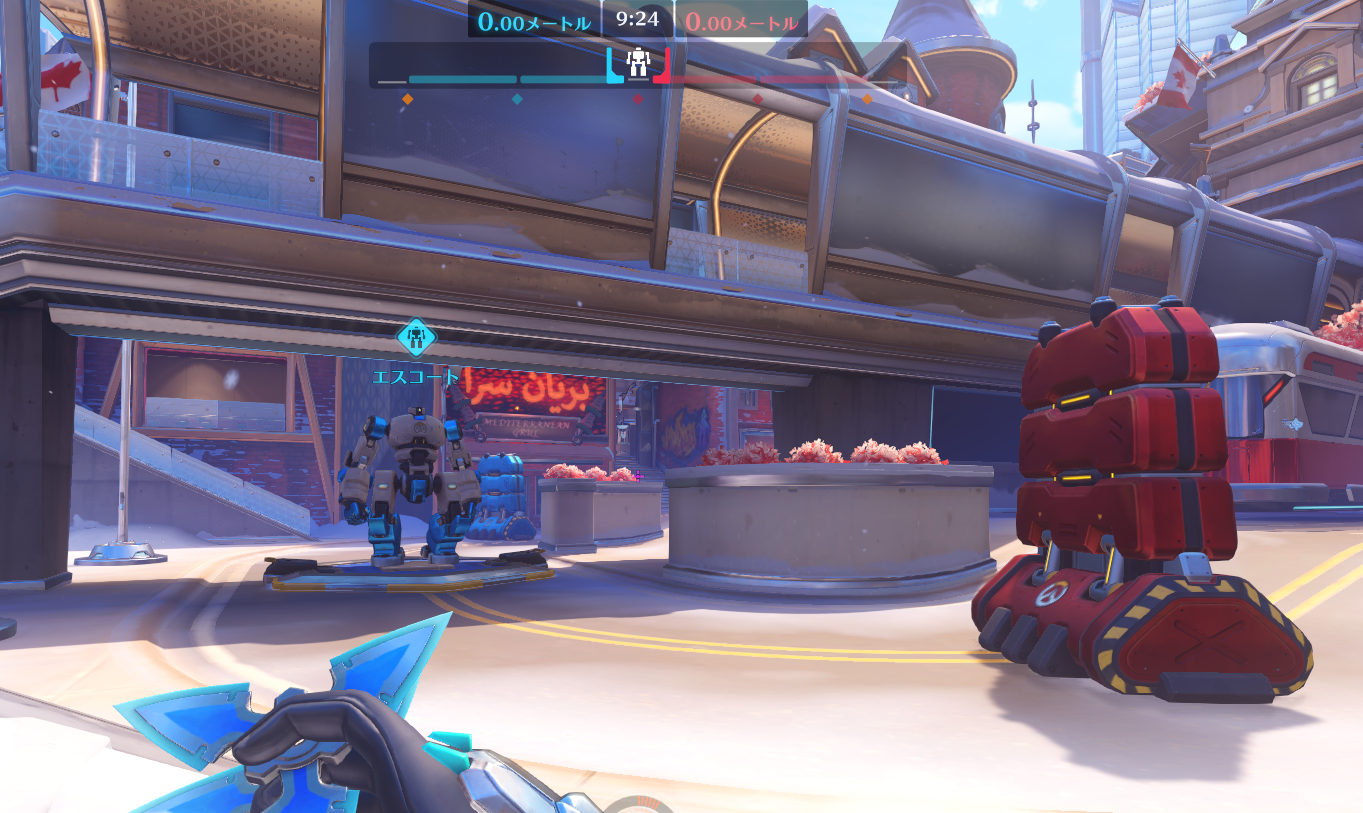The height and width of the screenshot is (813, 1363).
Task: Click the rightmost orange checkpoint diamond
Action: tap(868, 99)
